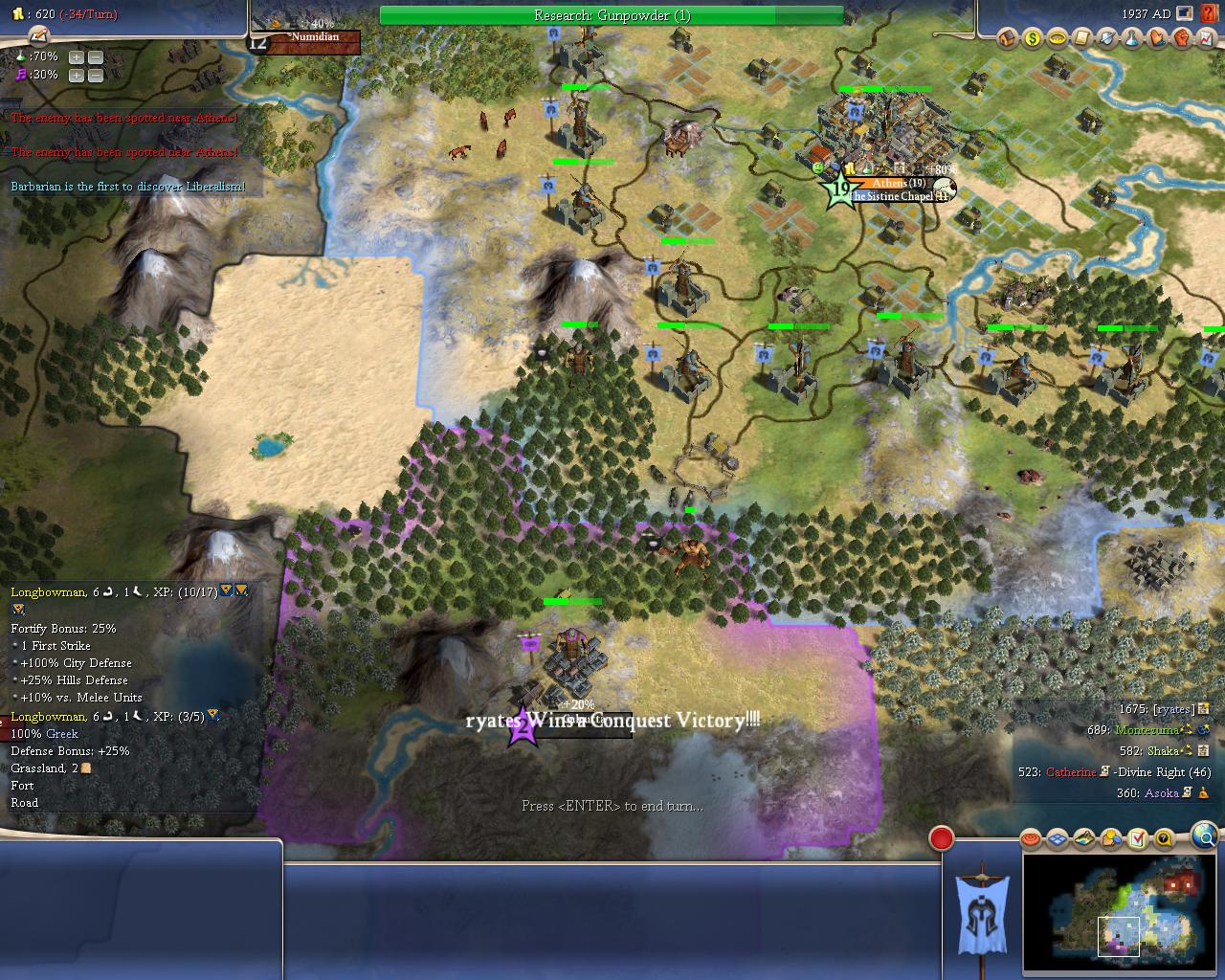The height and width of the screenshot is (980, 1225).
Task: Click the minimap to move the camera
Action: point(1118,912)
